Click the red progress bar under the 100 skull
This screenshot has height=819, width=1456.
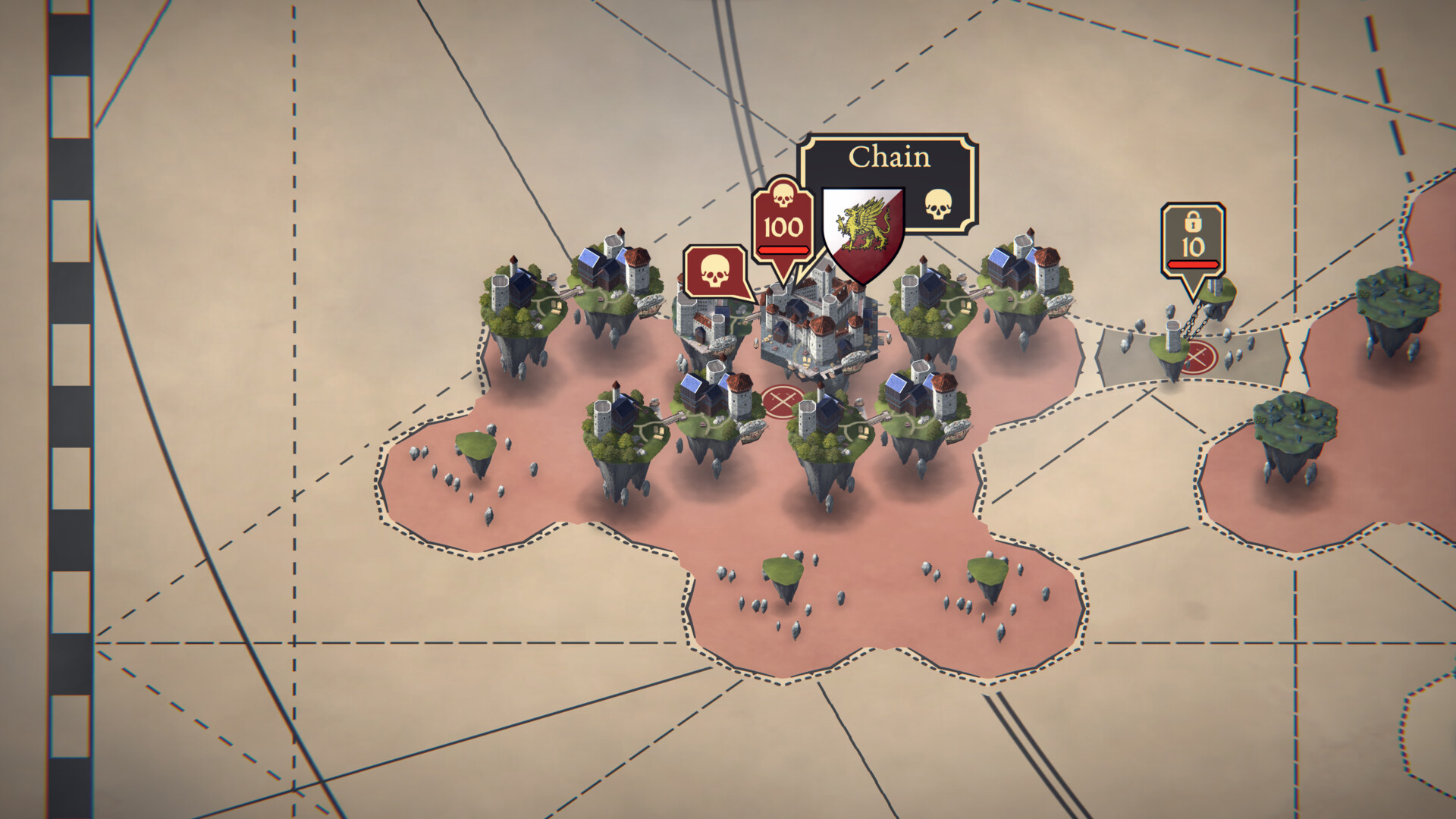(783, 251)
